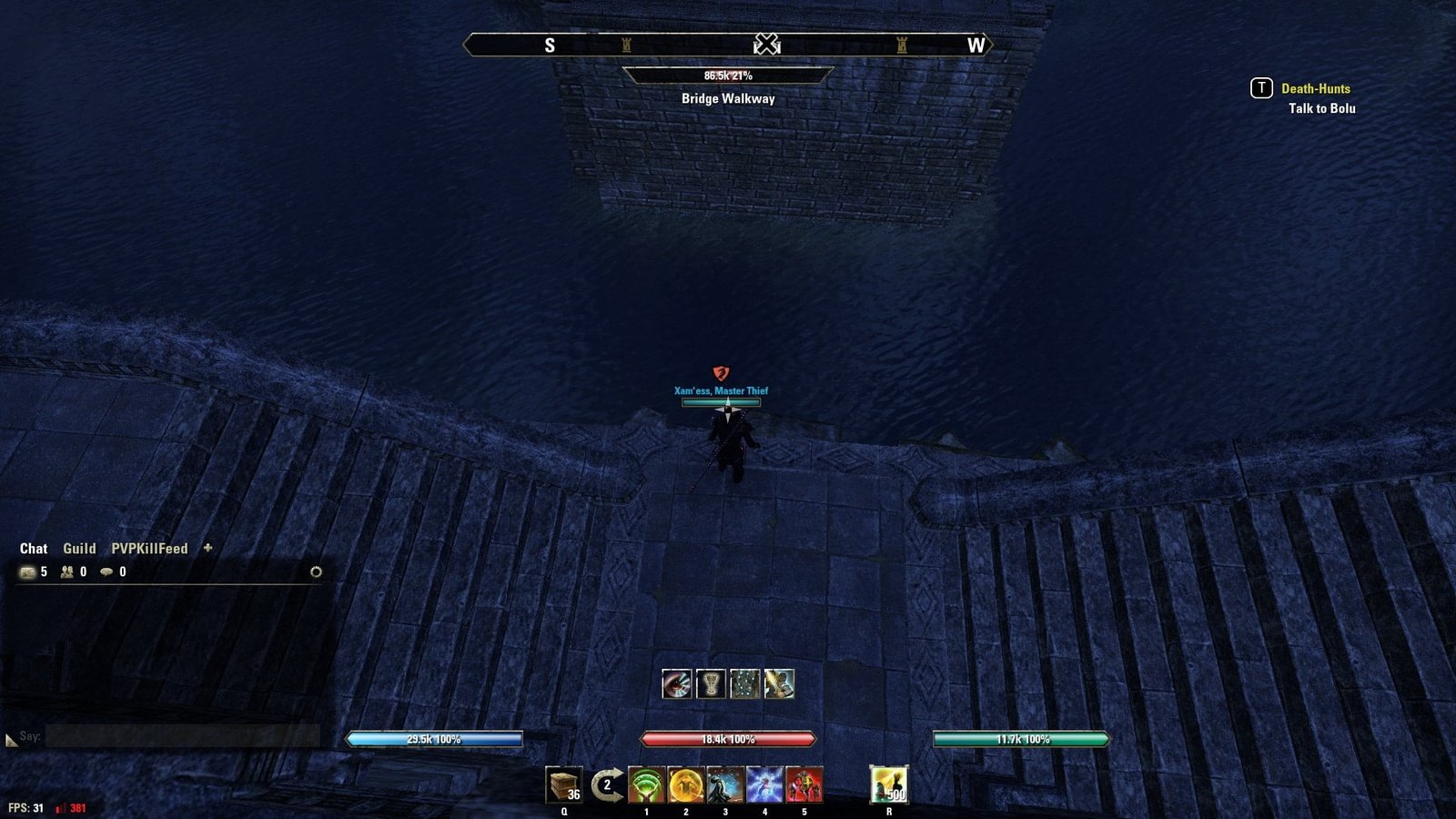The width and height of the screenshot is (1456, 819).
Task: Swap weapon bar with the arrow icon
Action: (x=606, y=784)
